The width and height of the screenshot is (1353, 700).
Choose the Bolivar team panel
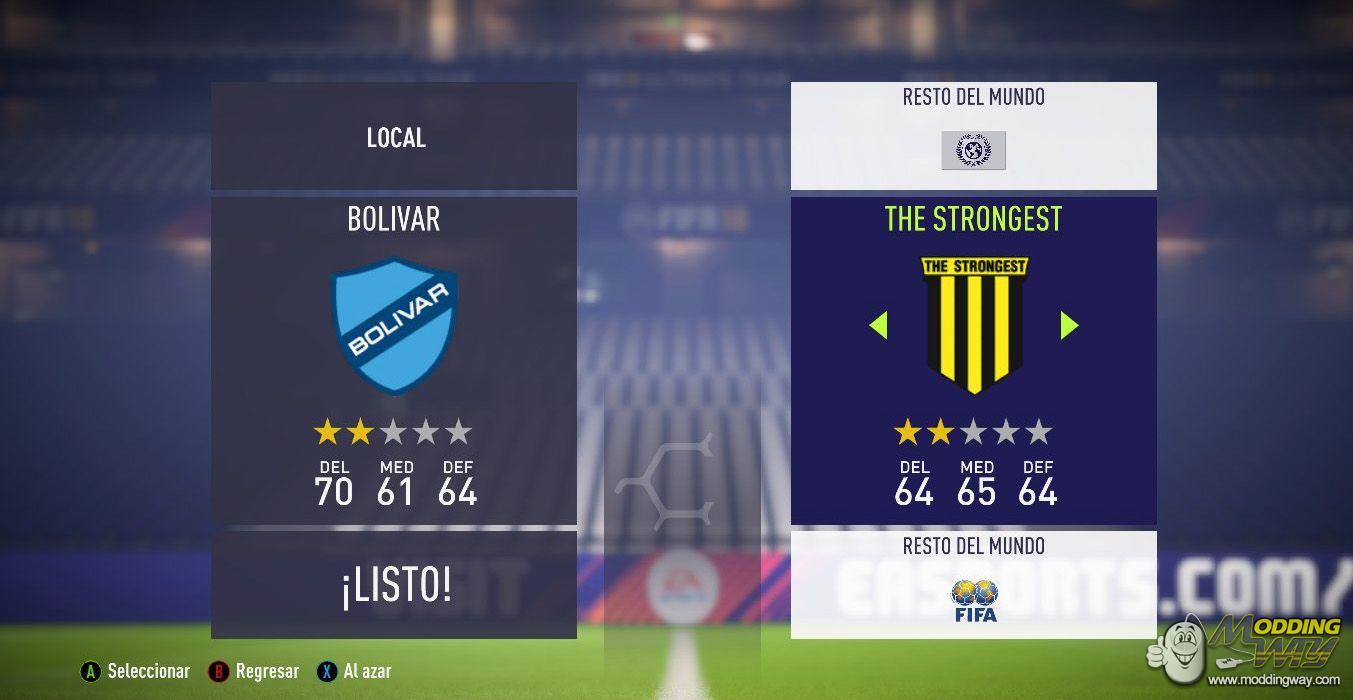[x=394, y=360]
